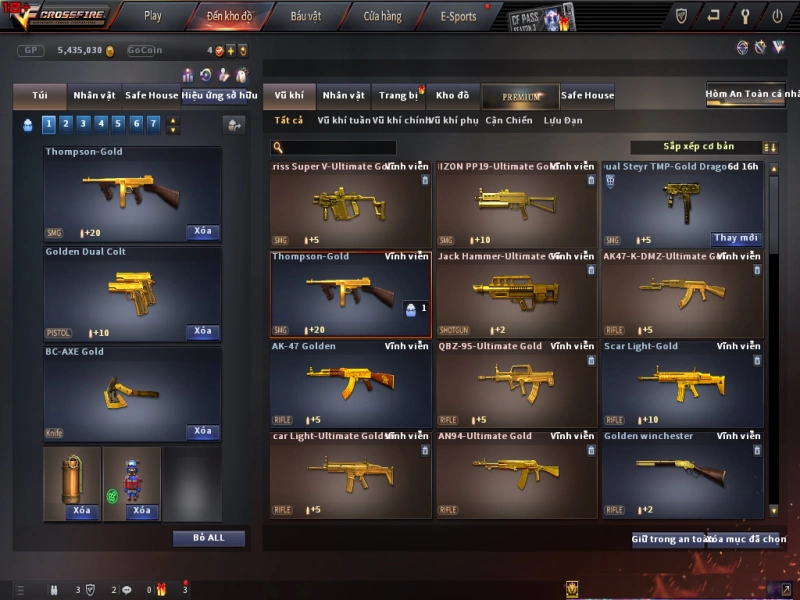Switch to the Trang bị tab
The image size is (800, 600).
pos(398,96)
